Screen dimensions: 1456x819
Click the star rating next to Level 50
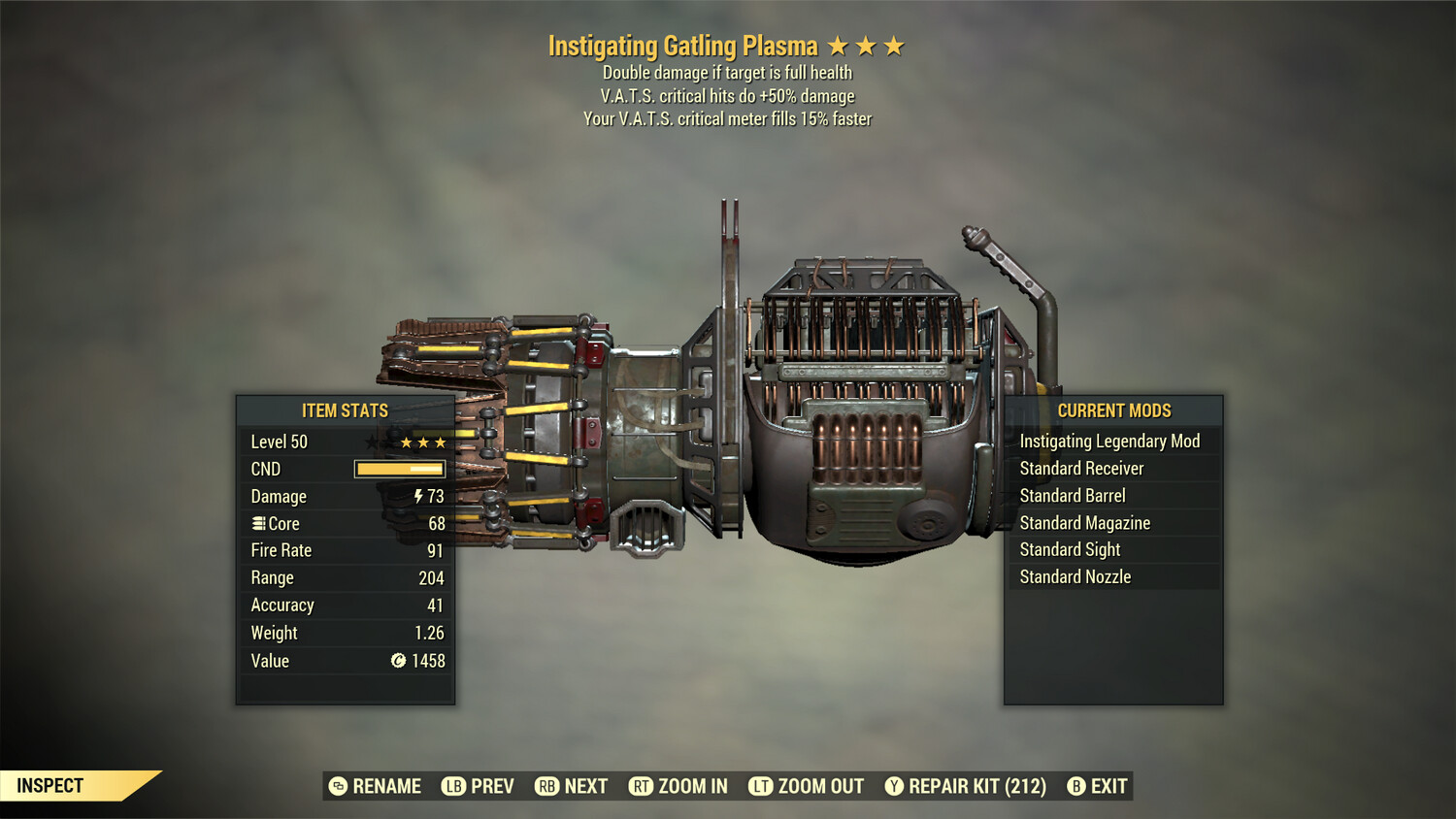pos(421,442)
